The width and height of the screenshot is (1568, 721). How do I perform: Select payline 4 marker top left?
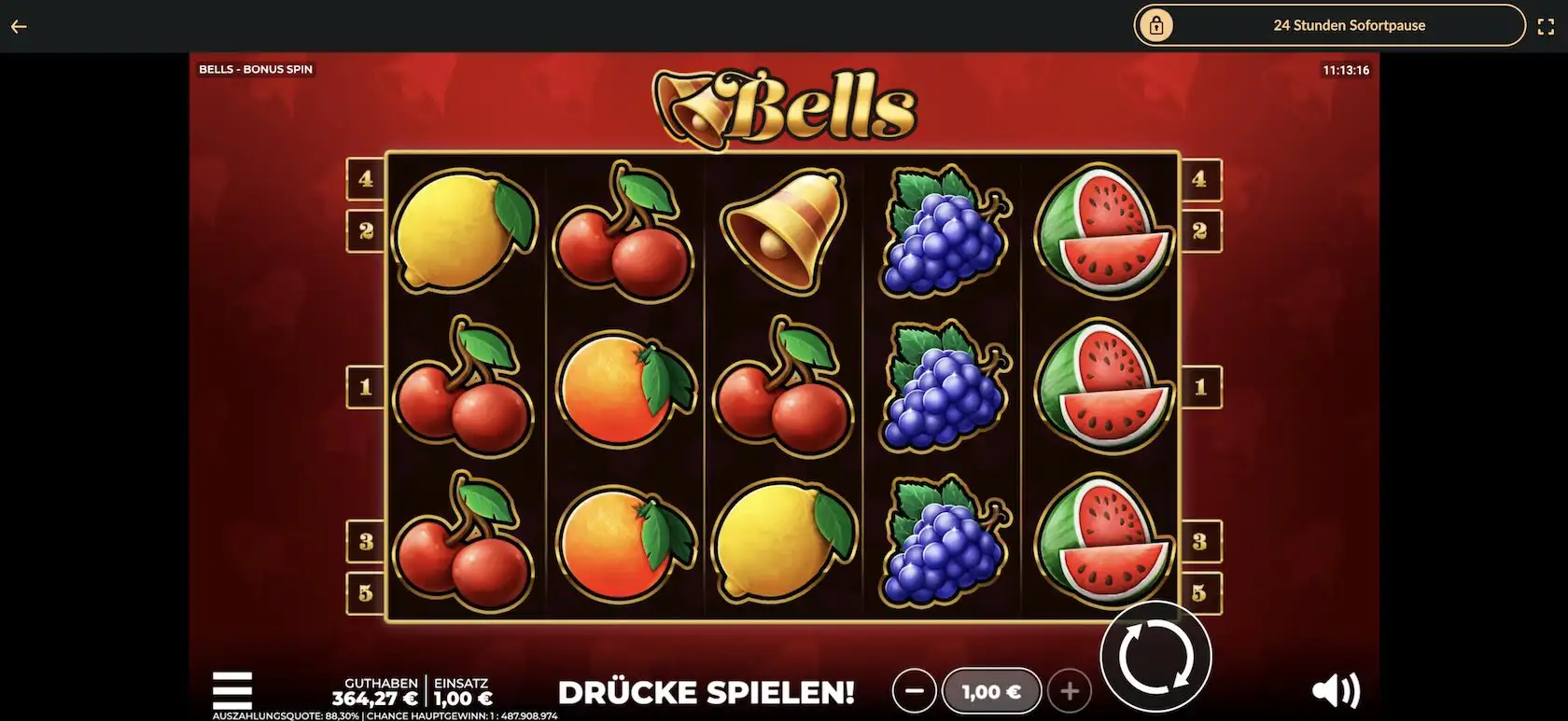[x=366, y=180]
